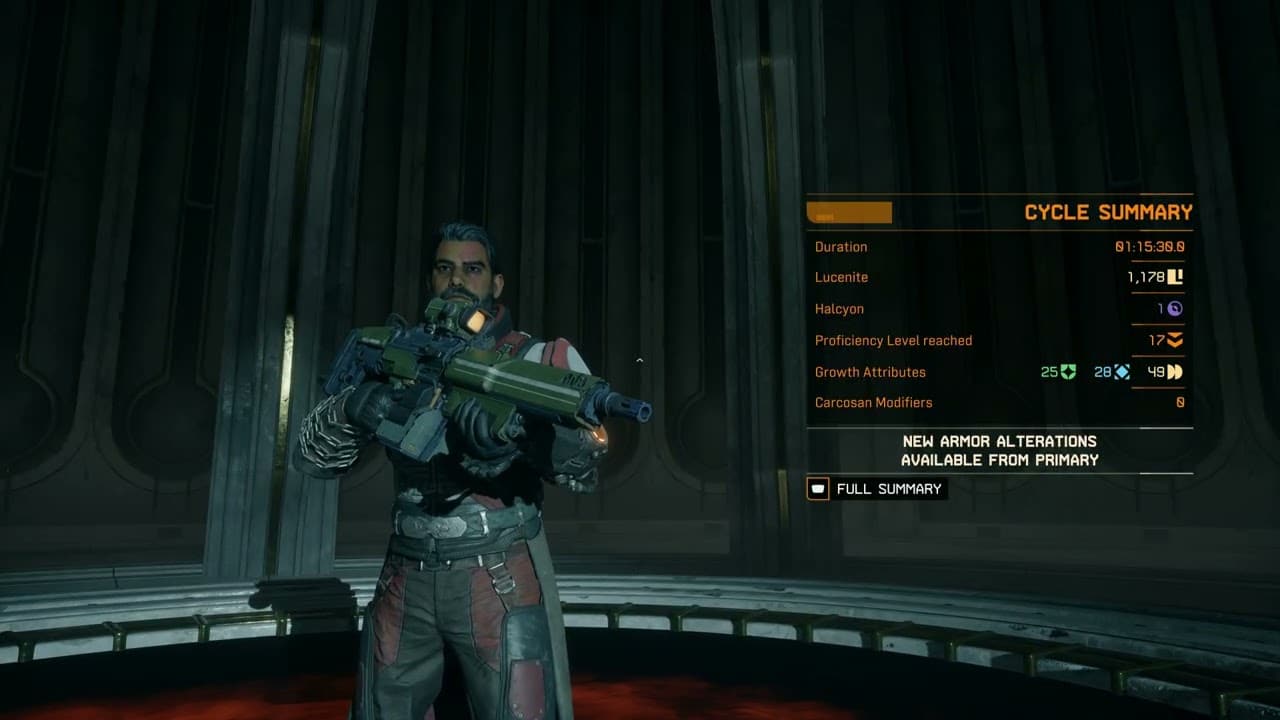Click the New Armor Alterations Available text
The width and height of the screenshot is (1280, 720).
pos(1000,451)
